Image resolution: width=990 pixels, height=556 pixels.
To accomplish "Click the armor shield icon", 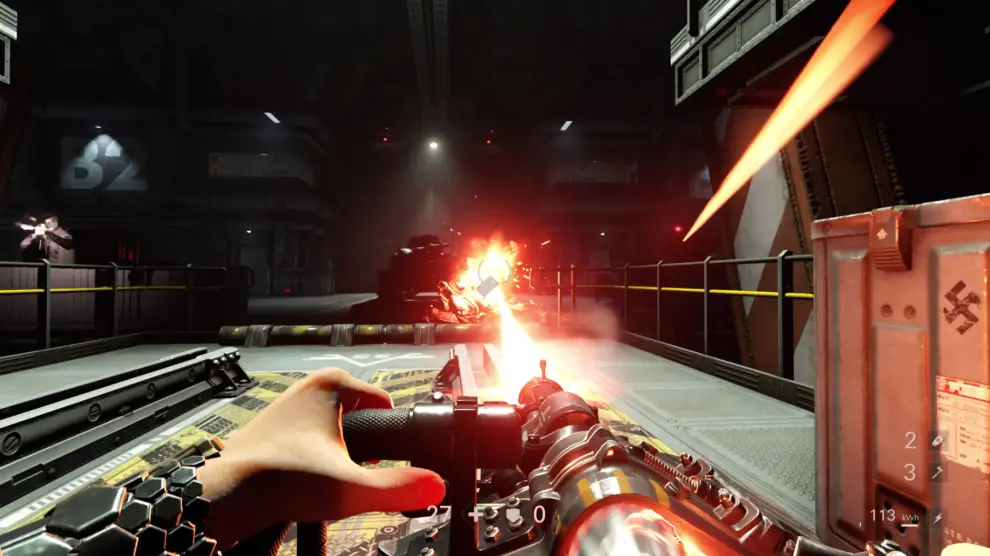I will pos(514,516).
